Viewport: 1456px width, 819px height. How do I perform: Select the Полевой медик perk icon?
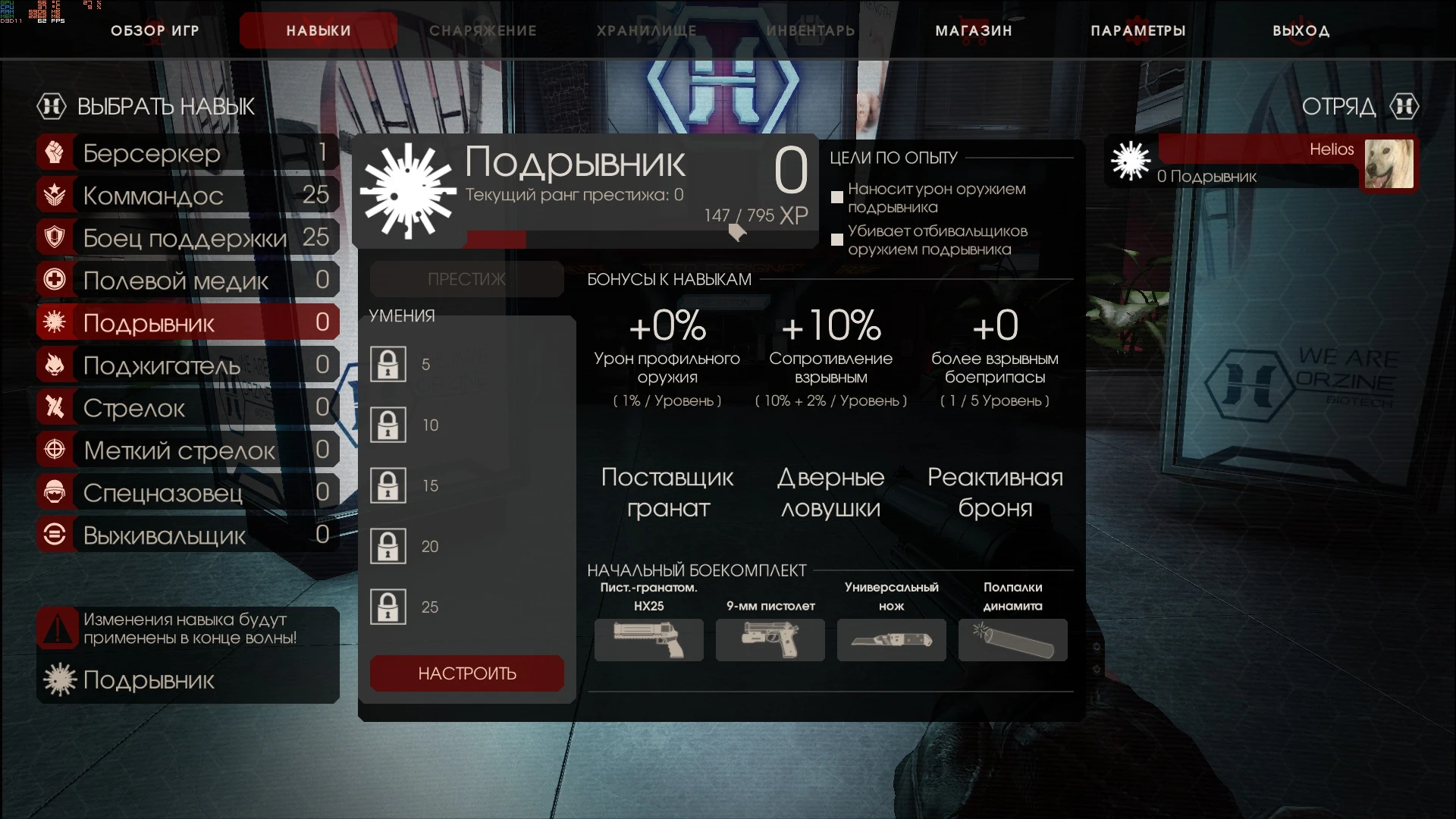click(53, 280)
